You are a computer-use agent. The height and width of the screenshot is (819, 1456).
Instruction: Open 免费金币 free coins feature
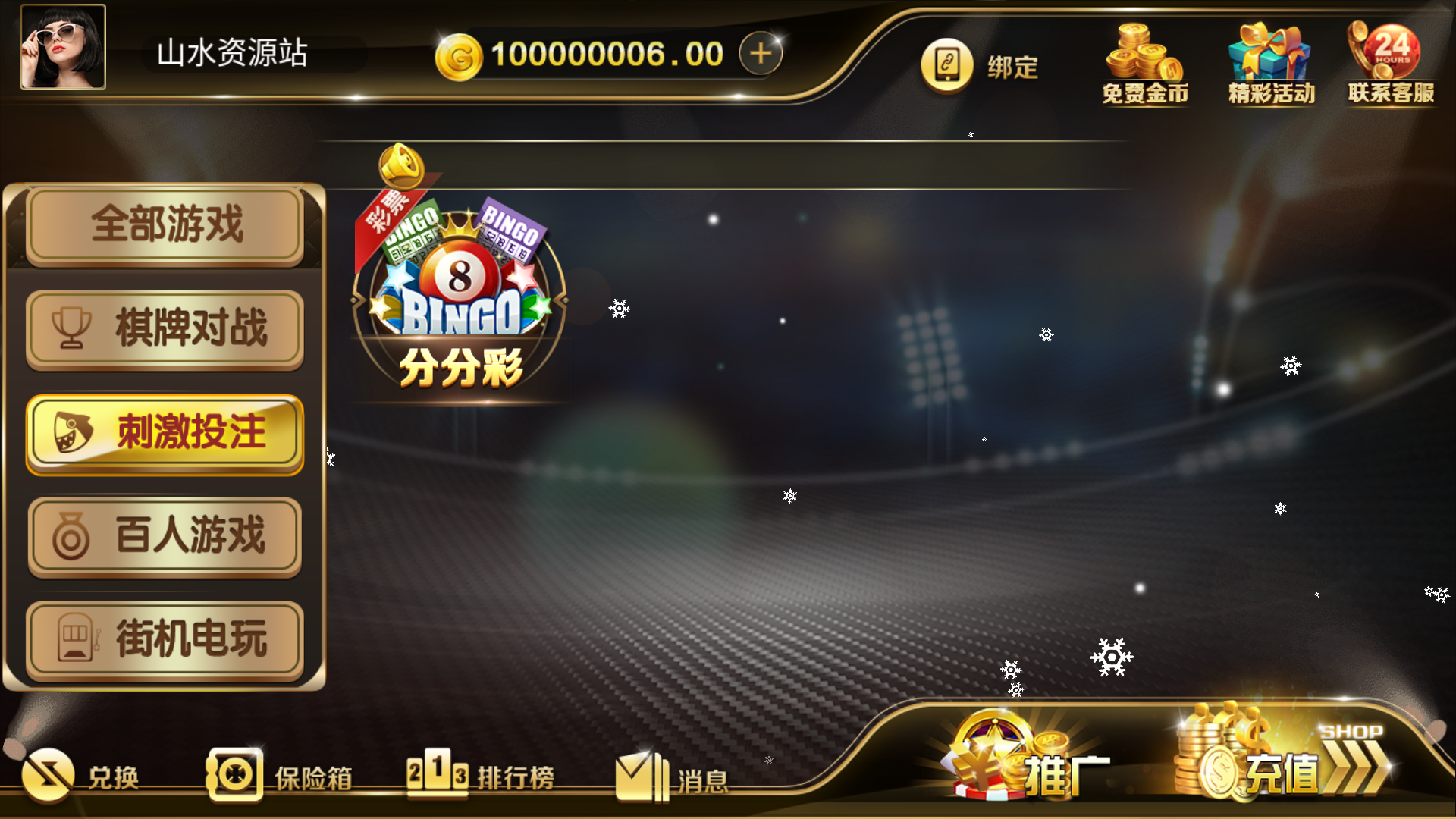[1144, 64]
